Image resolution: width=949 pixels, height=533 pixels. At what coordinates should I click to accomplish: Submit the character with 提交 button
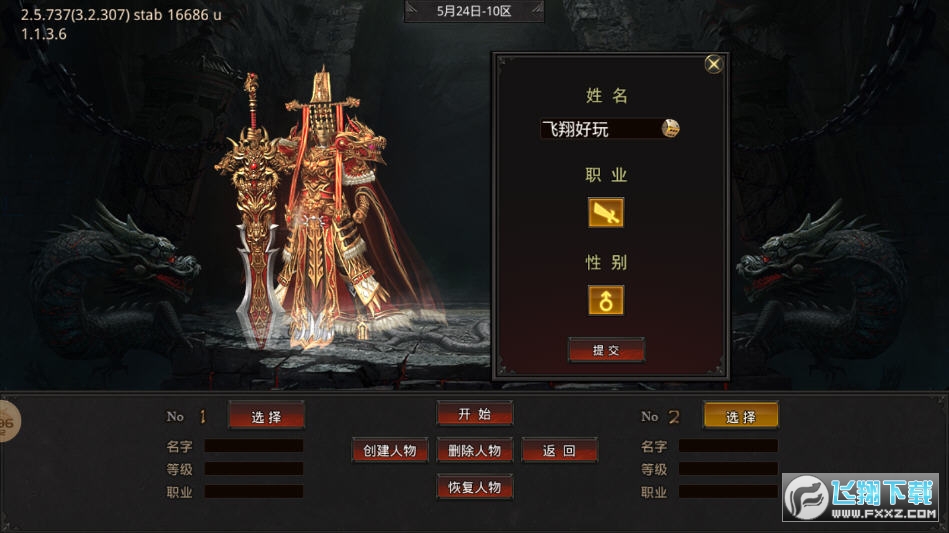pyautogui.click(x=606, y=350)
